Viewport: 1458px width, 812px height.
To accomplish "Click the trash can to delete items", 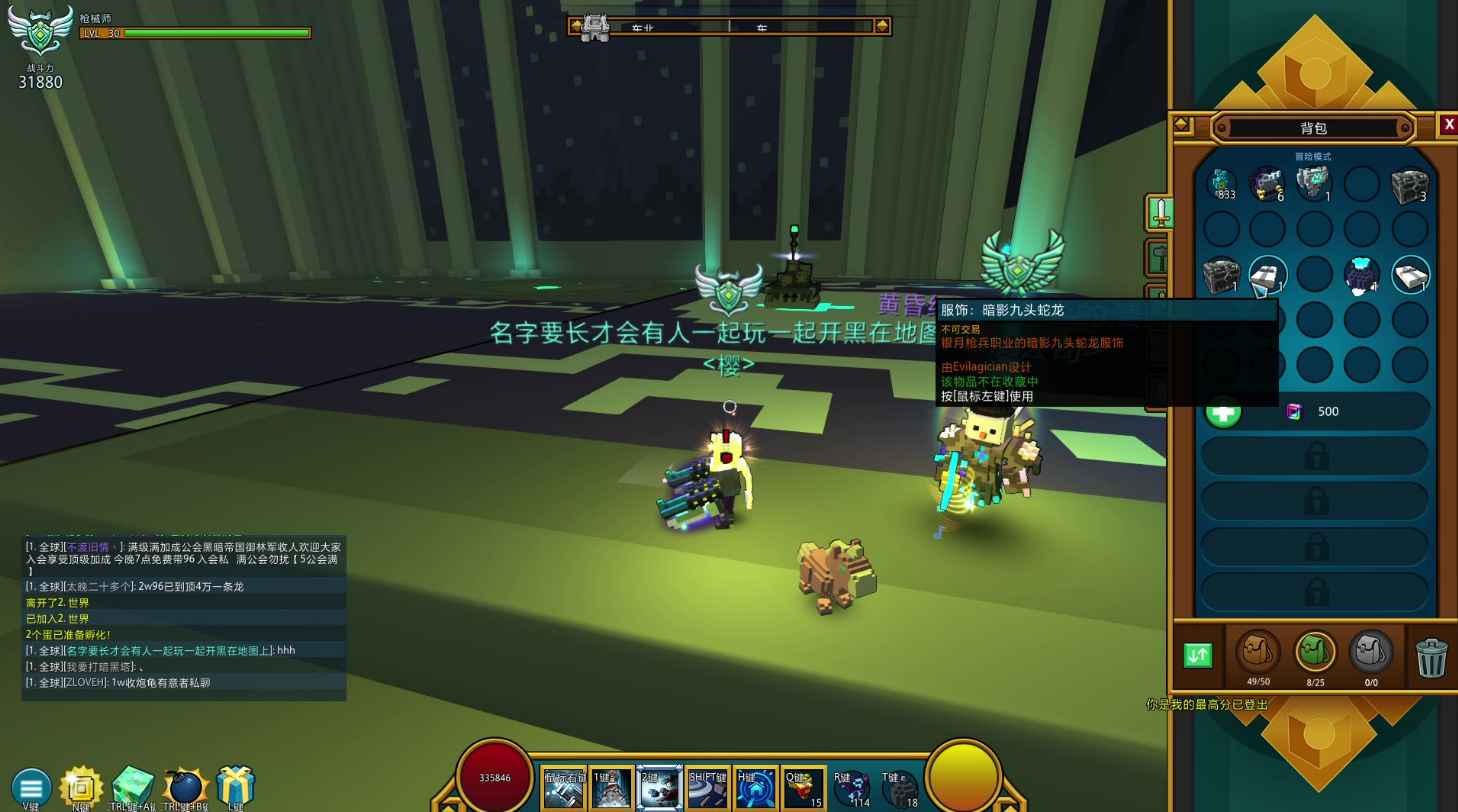I will click(1432, 657).
